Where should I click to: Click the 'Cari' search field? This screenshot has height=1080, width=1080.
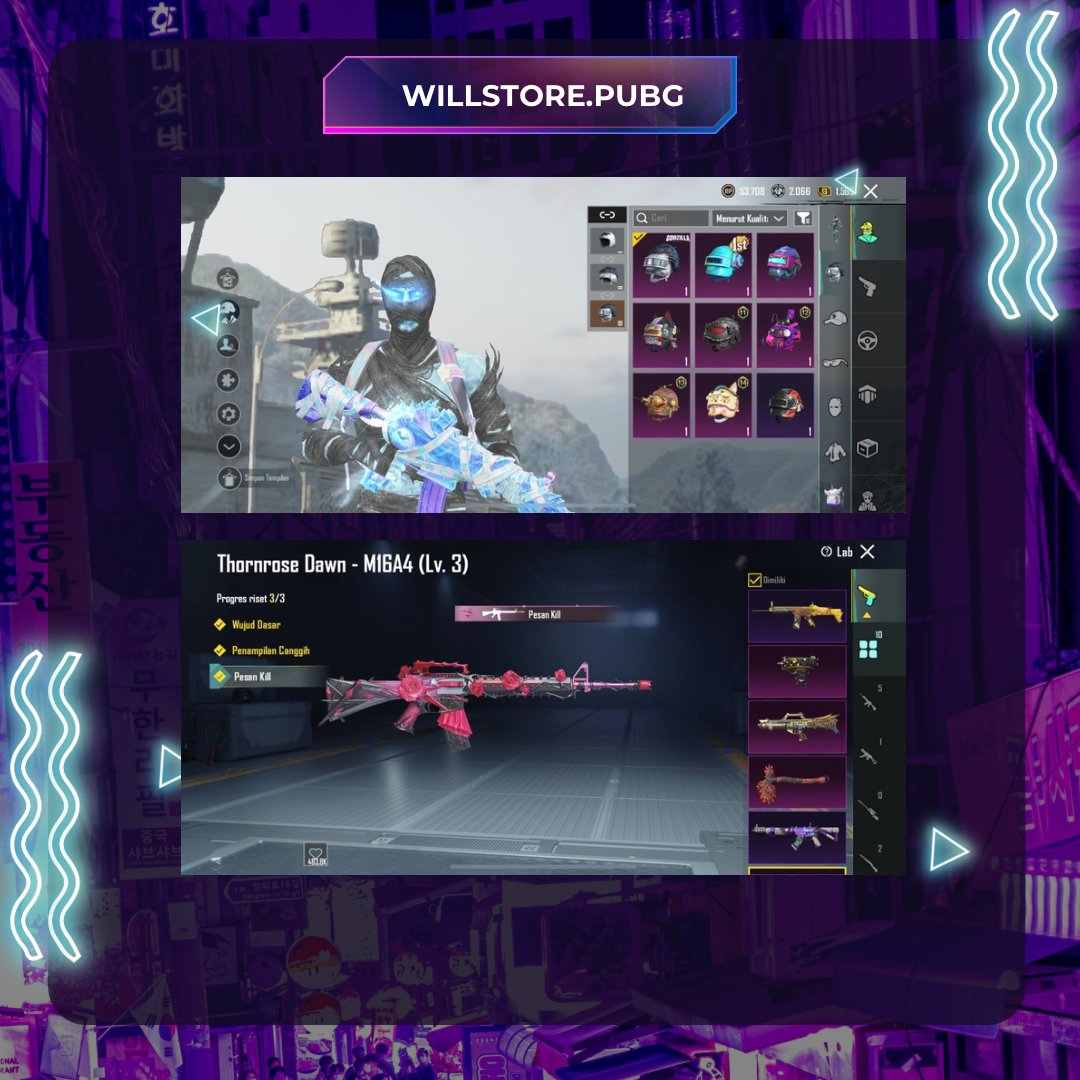(x=670, y=218)
